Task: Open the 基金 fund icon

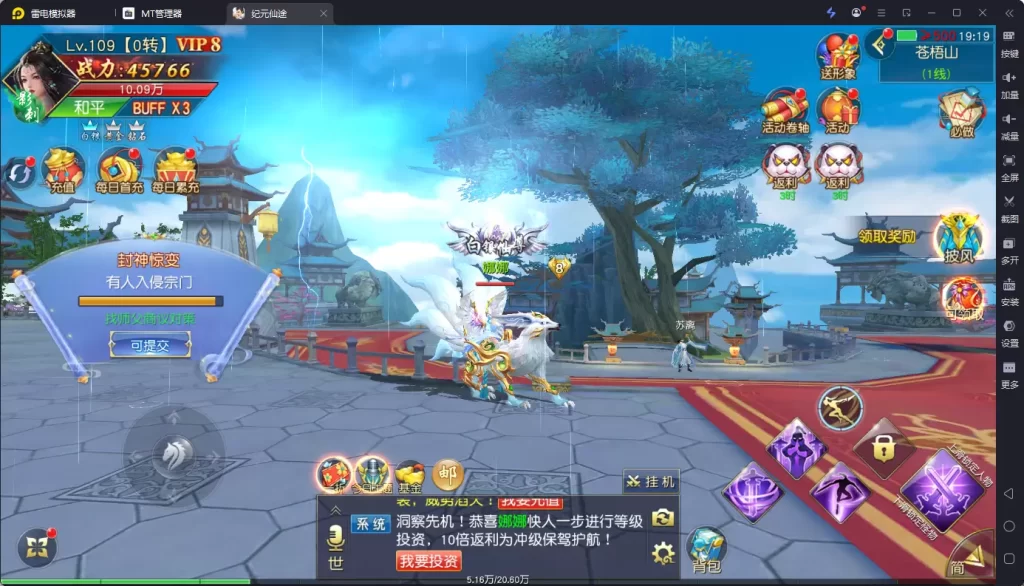Action: tap(410, 474)
